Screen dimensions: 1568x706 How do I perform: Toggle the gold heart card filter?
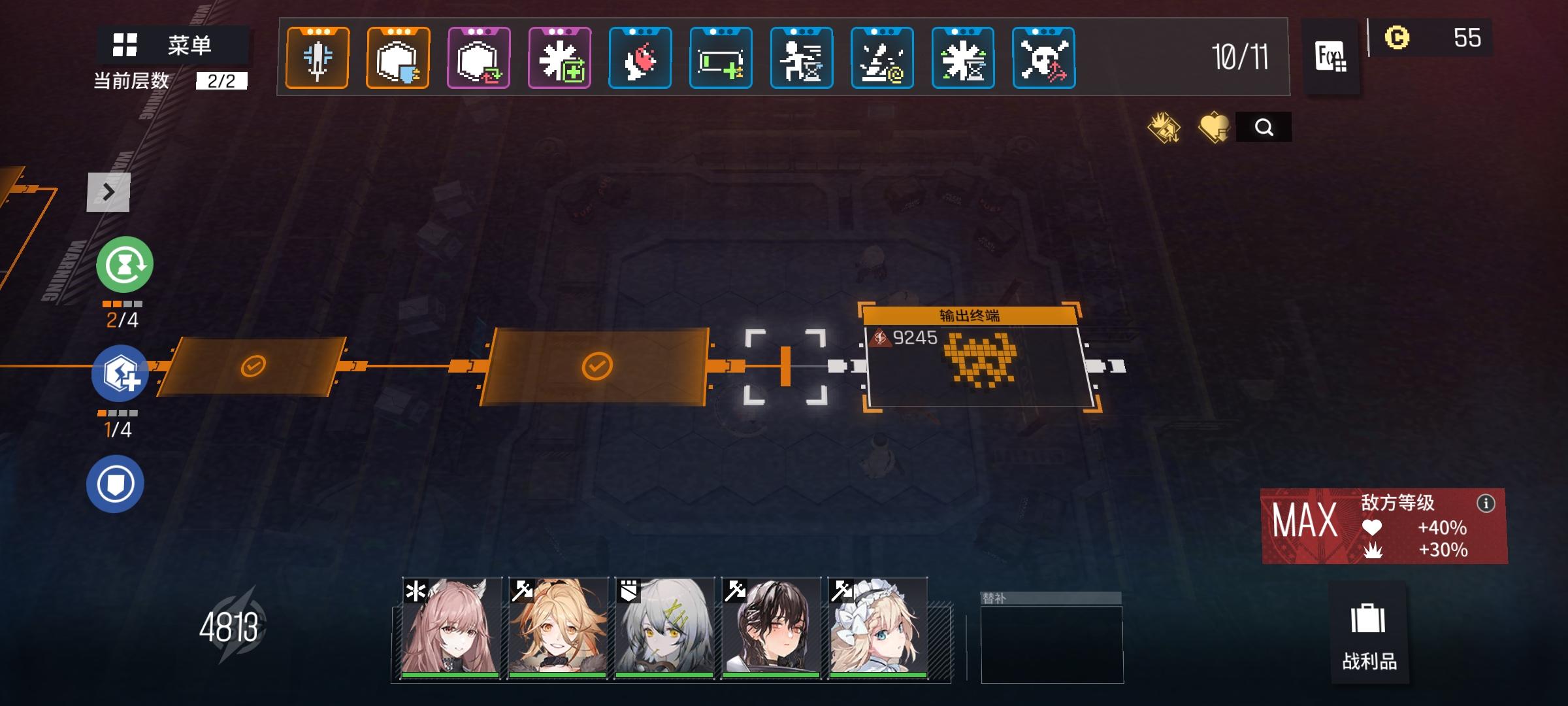[1214, 126]
